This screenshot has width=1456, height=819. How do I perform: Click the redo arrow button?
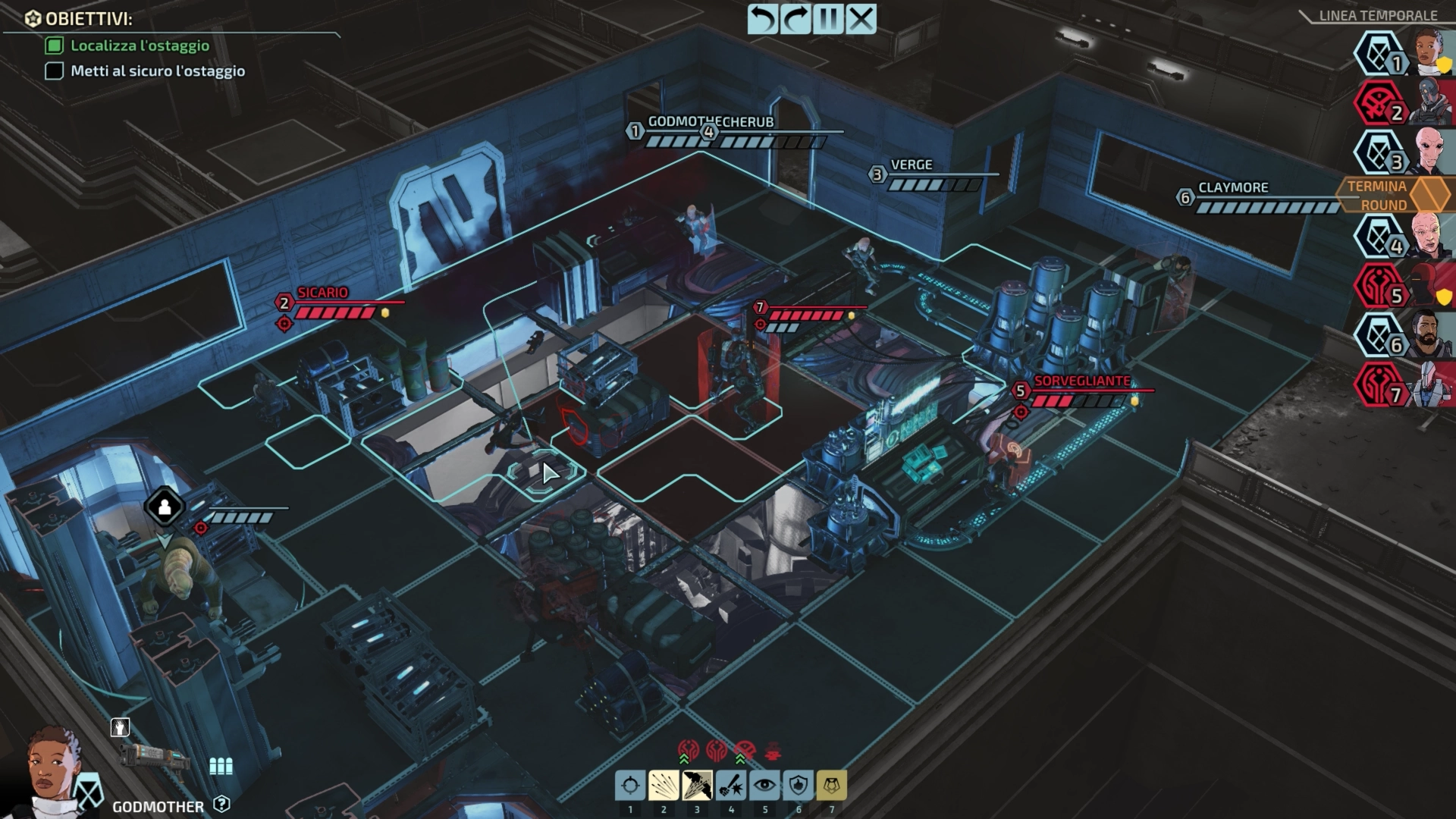coord(795,19)
